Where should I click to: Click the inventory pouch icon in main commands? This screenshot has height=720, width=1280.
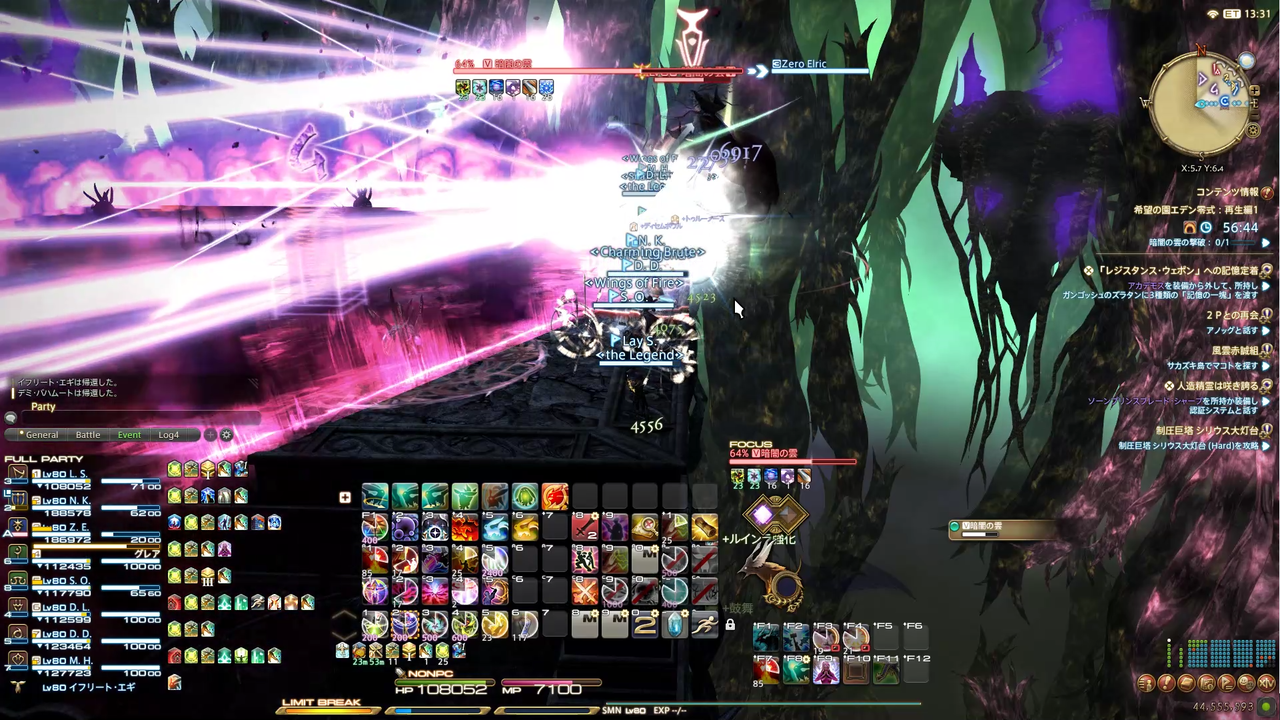(1187, 683)
